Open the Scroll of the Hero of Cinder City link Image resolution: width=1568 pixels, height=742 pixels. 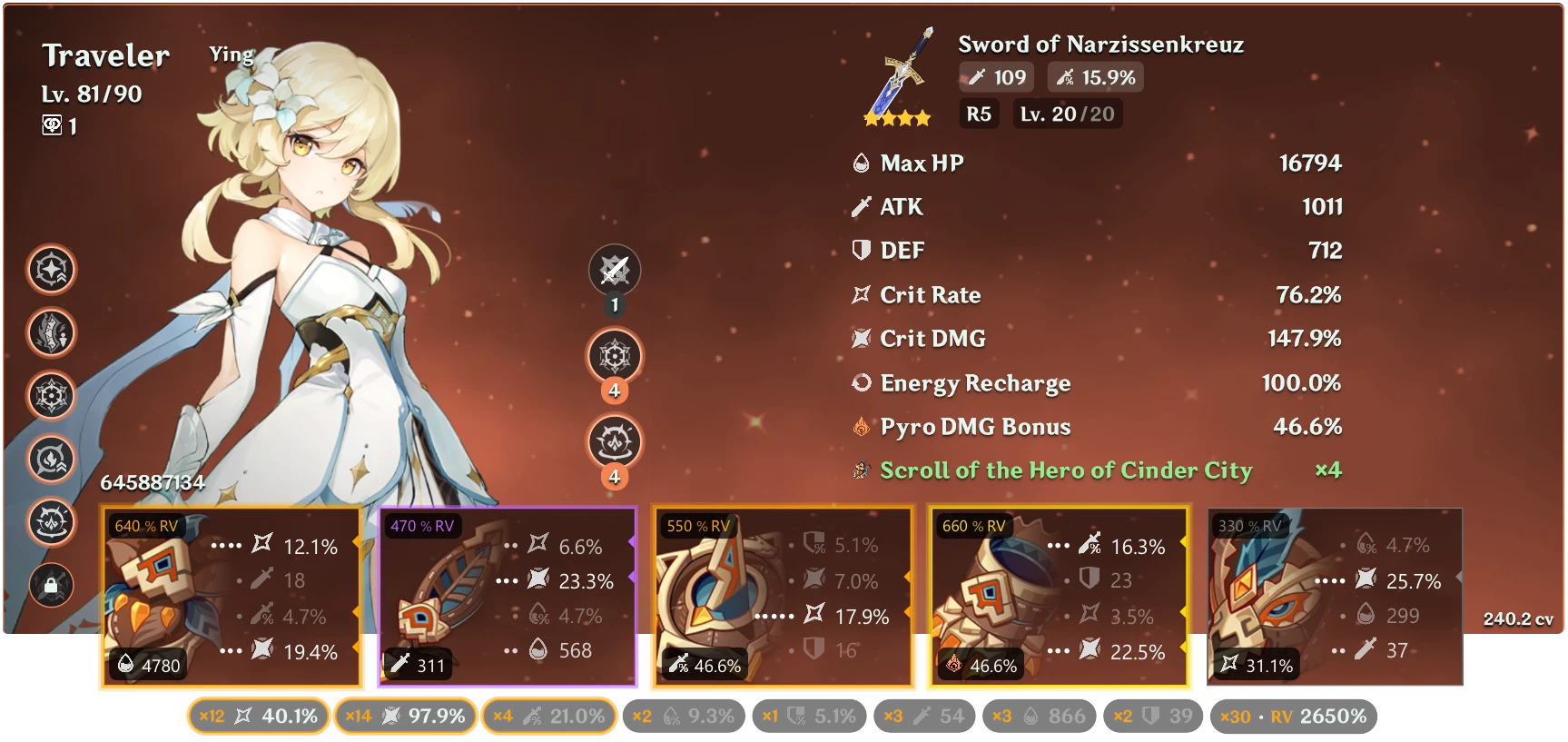click(1064, 470)
